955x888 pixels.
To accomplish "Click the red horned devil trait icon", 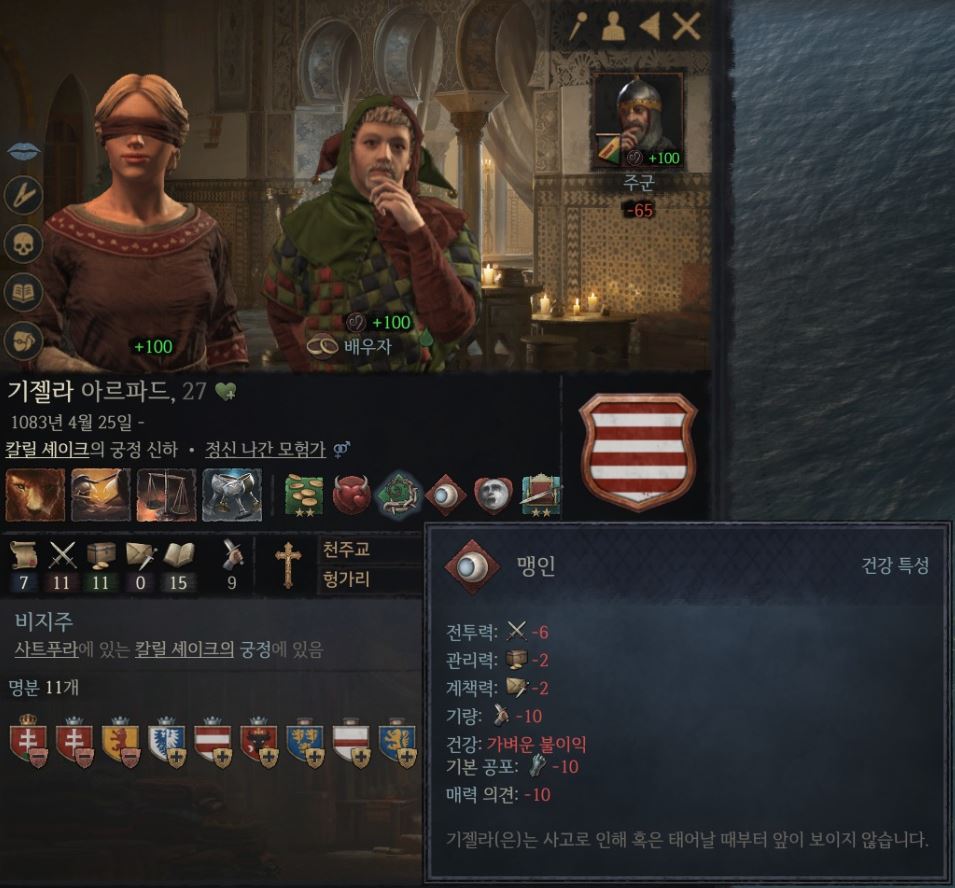I will point(351,495).
